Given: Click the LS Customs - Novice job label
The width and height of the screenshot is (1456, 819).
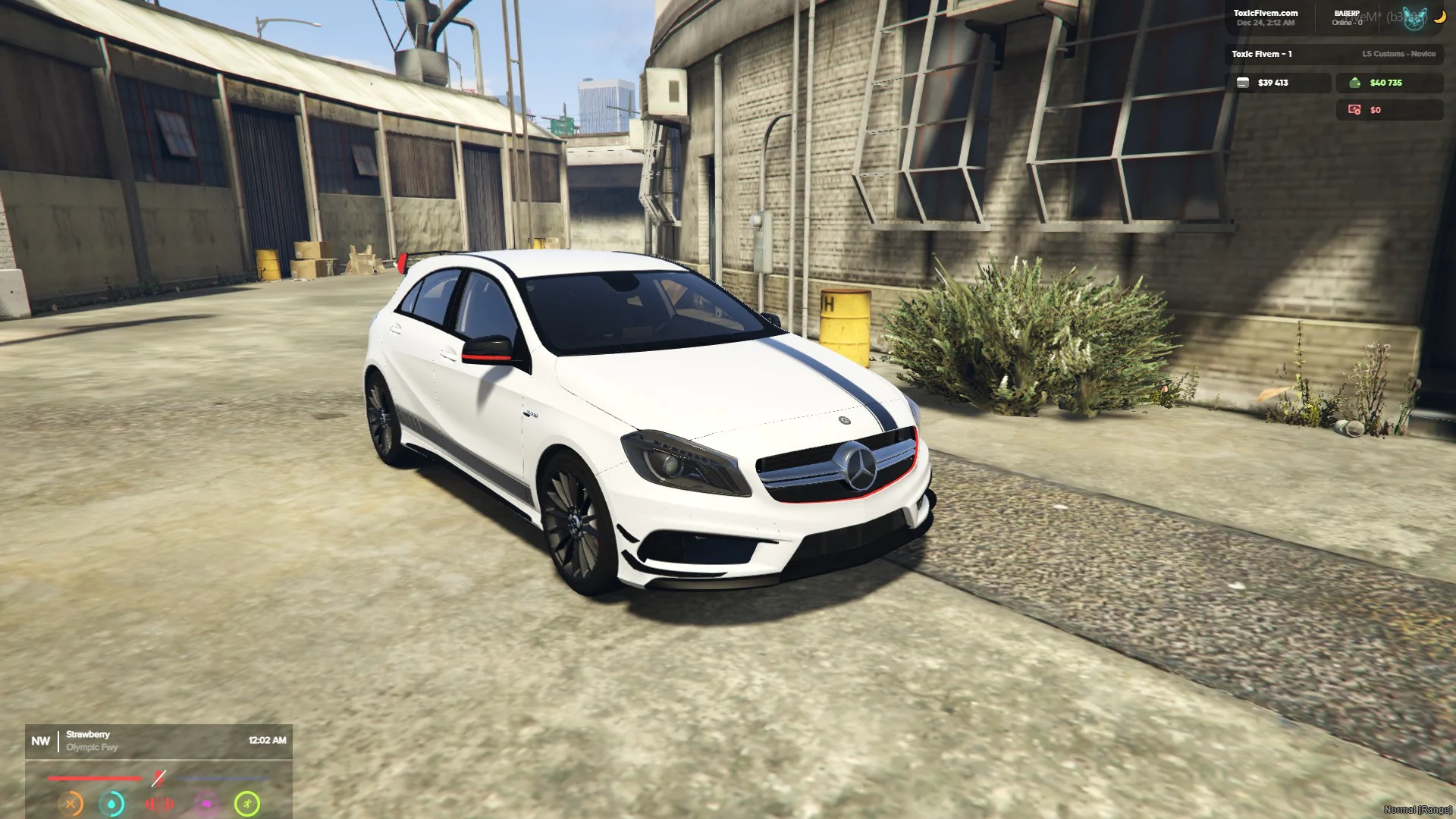Looking at the screenshot, I should click(x=1398, y=54).
